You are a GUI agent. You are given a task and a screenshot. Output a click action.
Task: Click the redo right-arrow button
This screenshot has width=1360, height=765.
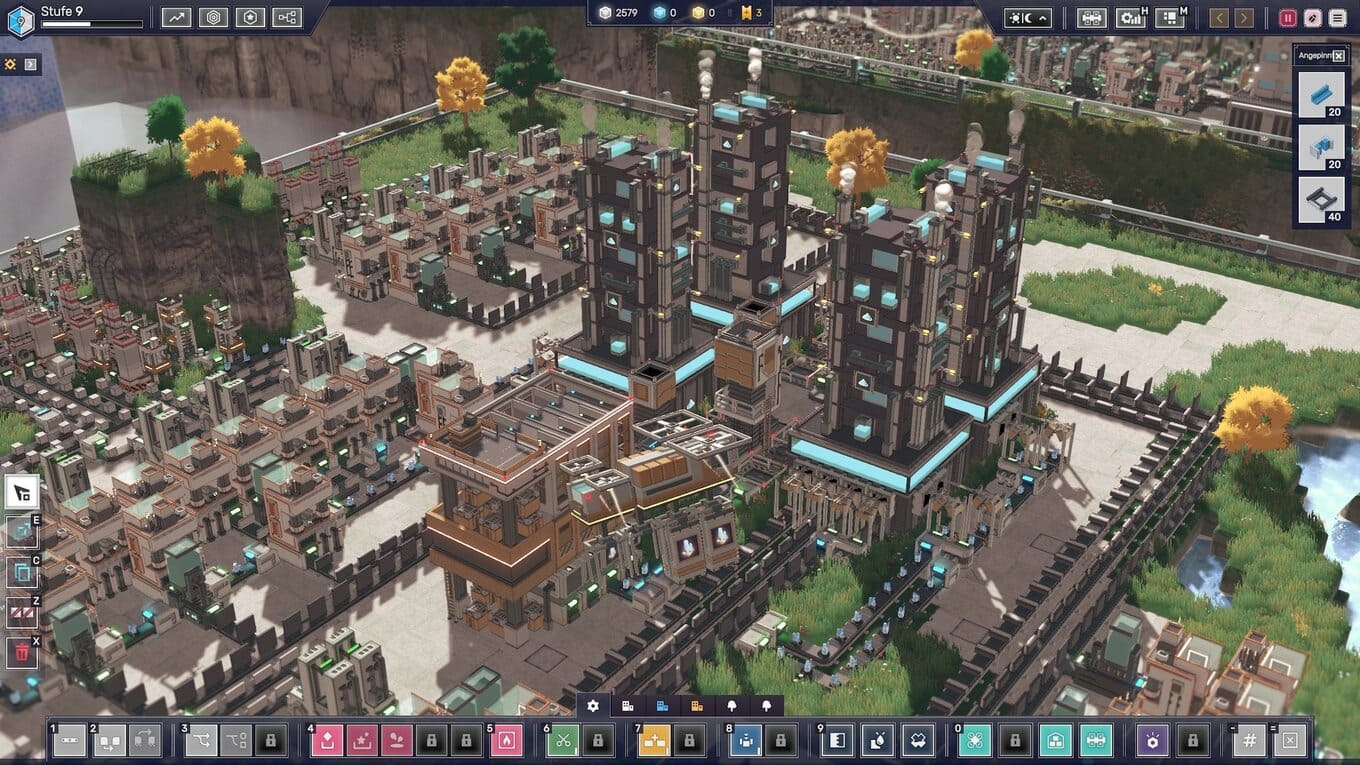[1244, 17]
